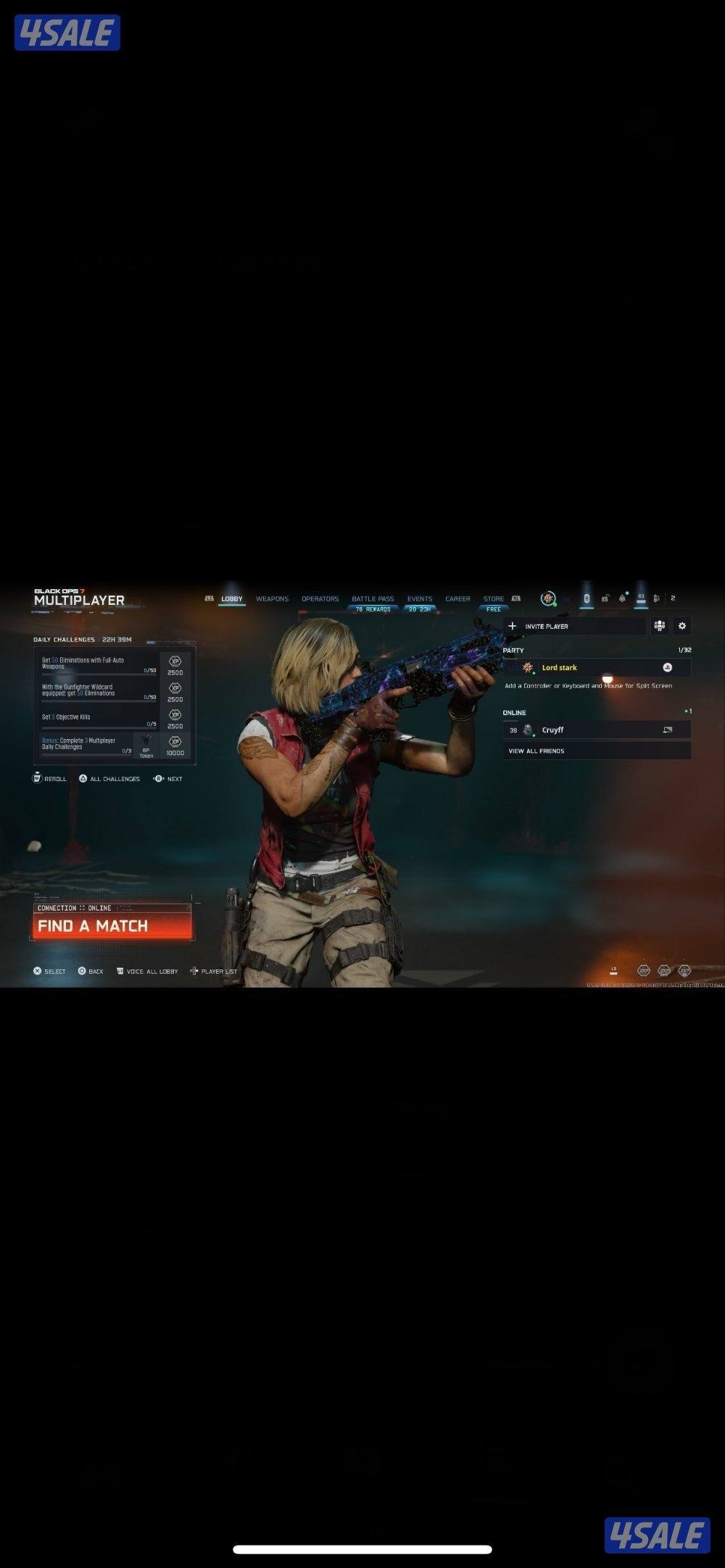Open the notifications bell icon
Image resolution: width=725 pixels, height=1568 pixels.
(x=622, y=599)
